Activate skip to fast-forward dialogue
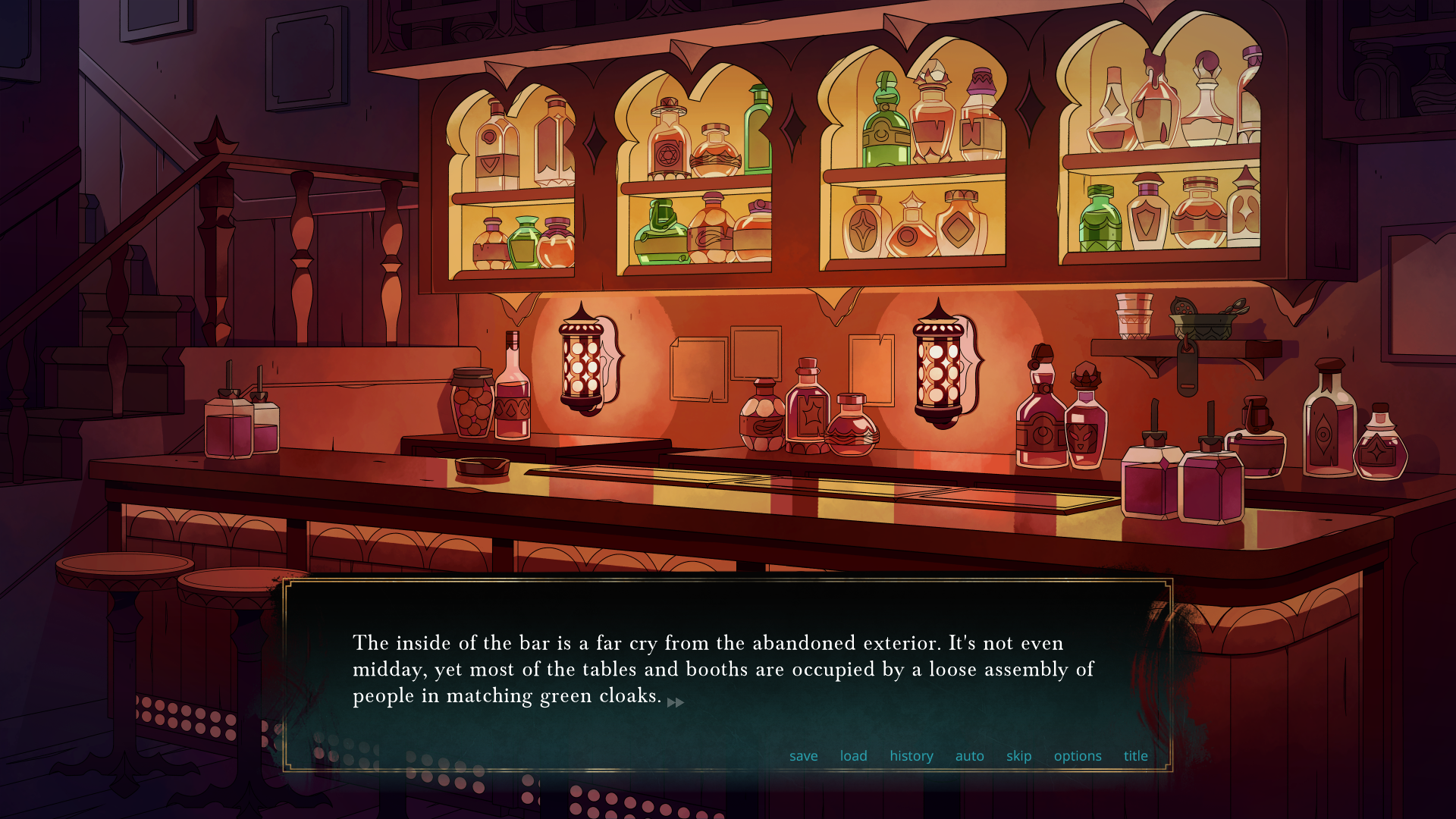 pos(1018,756)
